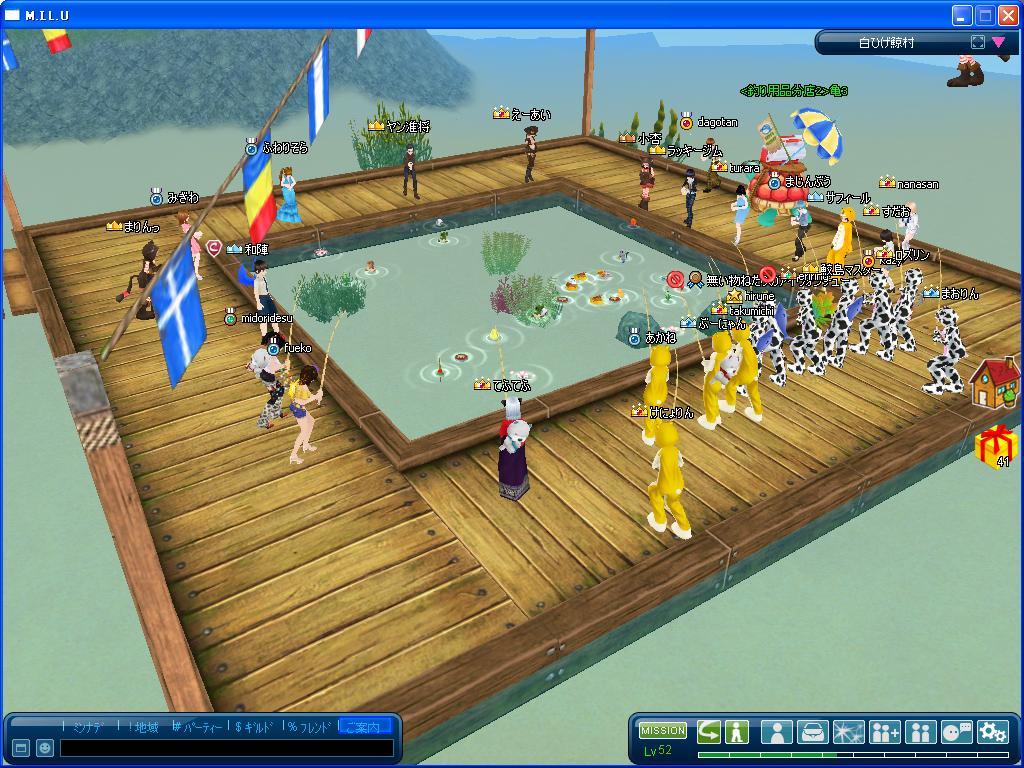Show the two-person party icon
Image resolution: width=1024 pixels, height=768 pixels.
[x=920, y=732]
